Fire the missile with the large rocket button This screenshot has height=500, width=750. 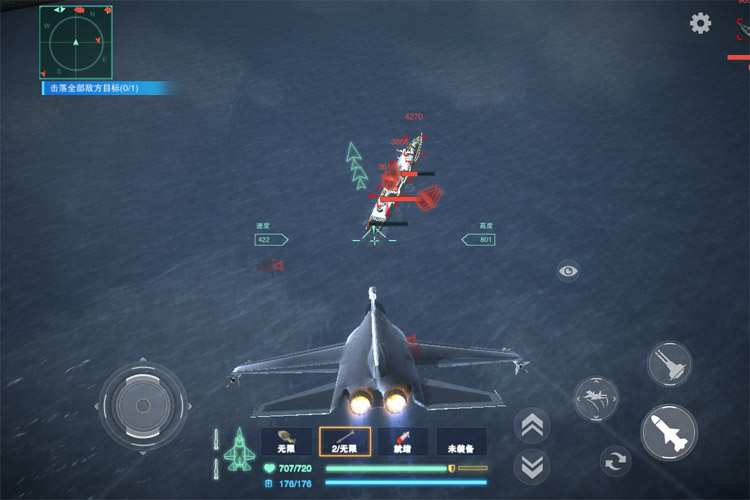(x=668, y=433)
